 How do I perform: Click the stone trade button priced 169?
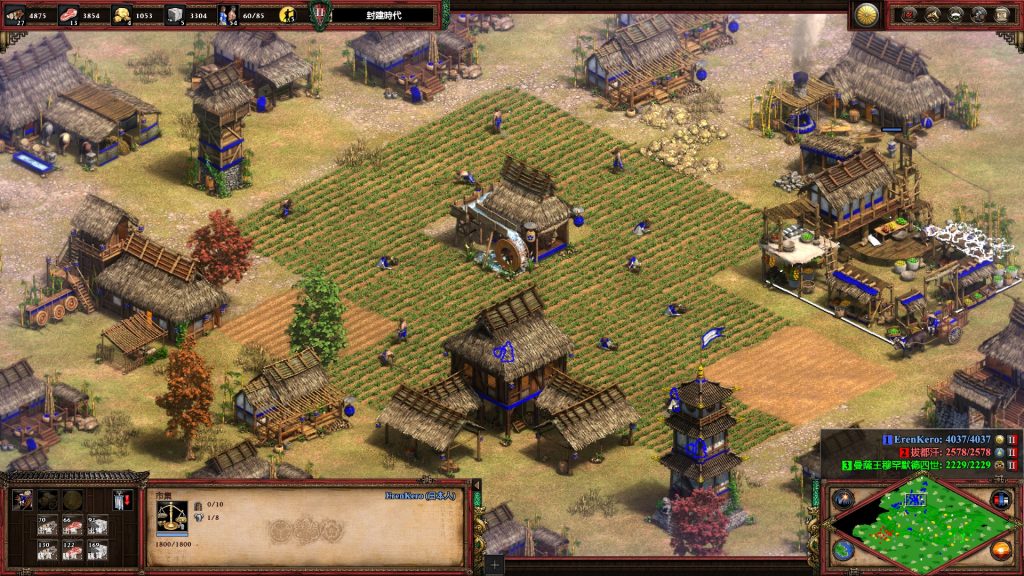pos(97,549)
